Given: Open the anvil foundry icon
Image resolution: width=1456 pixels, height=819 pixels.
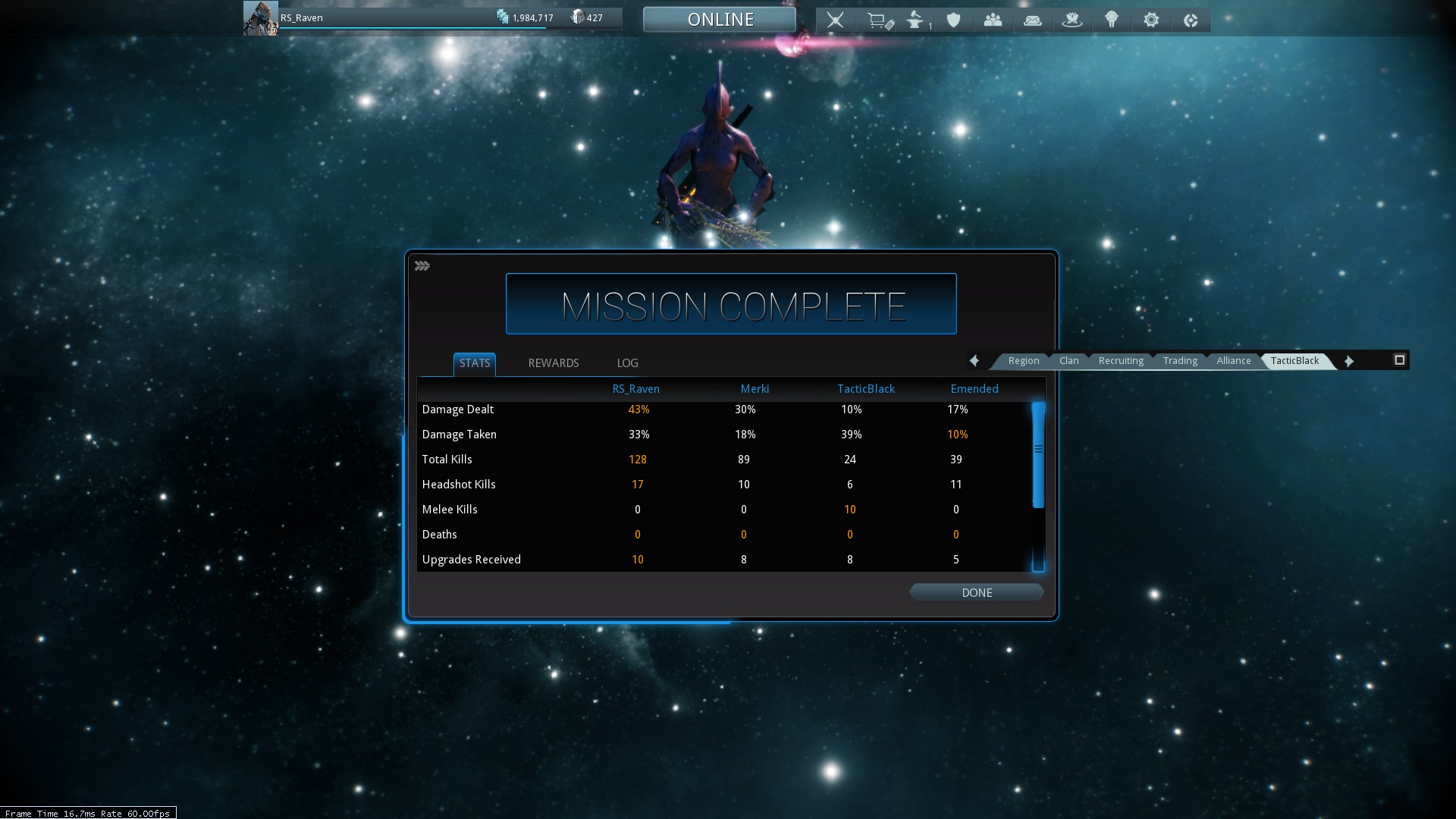Looking at the screenshot, I should pos(915,20).
